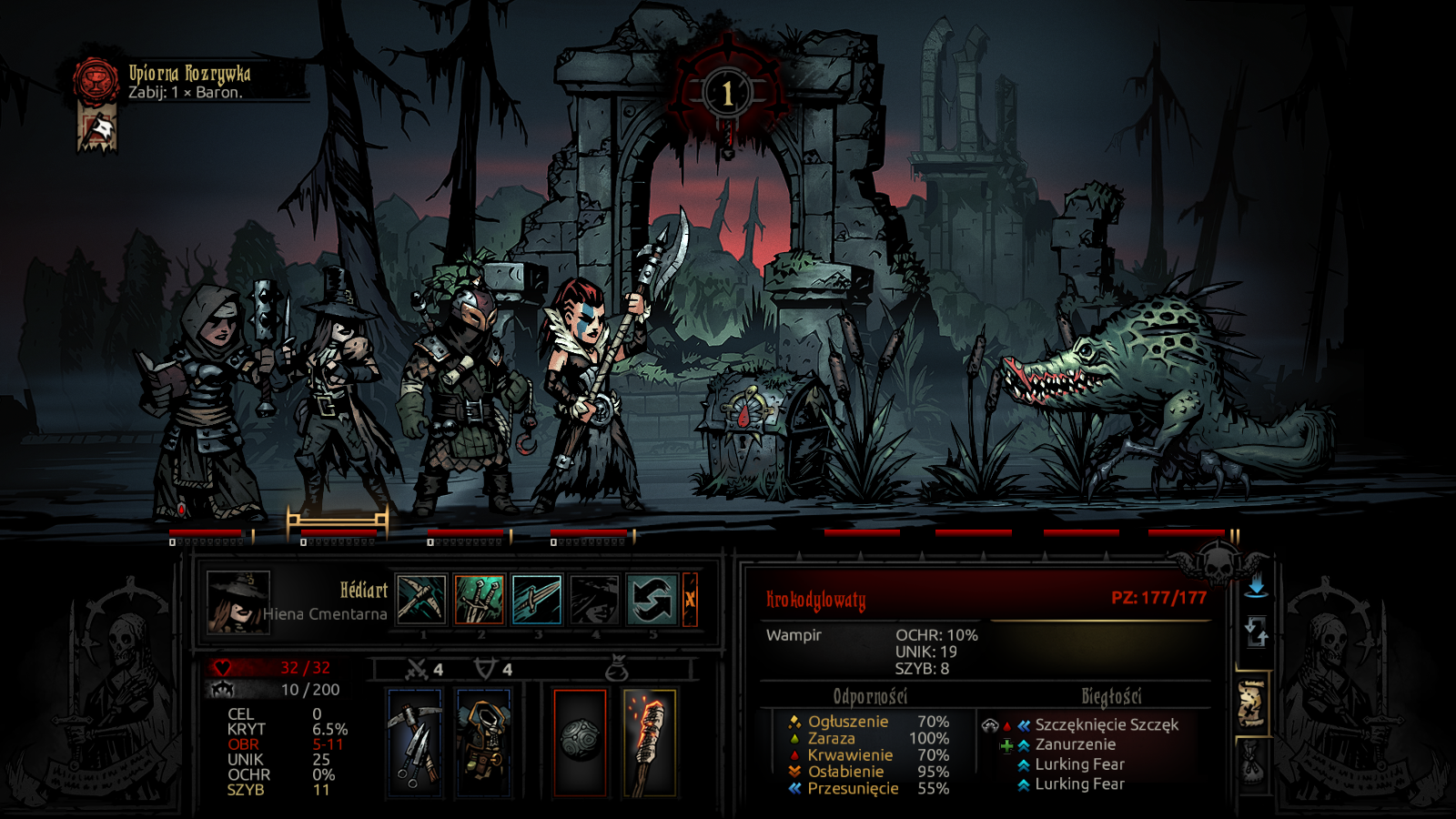Viewport: 1456px width, 819px height.
Task: Select the grey stone orb trinket
Action: click(580, 743)
